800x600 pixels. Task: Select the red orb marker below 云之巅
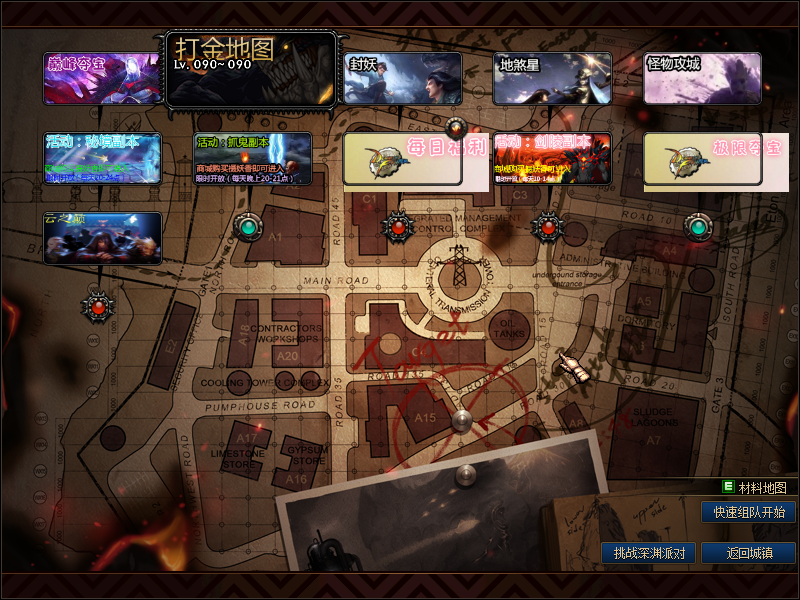(x=98, y=306)
